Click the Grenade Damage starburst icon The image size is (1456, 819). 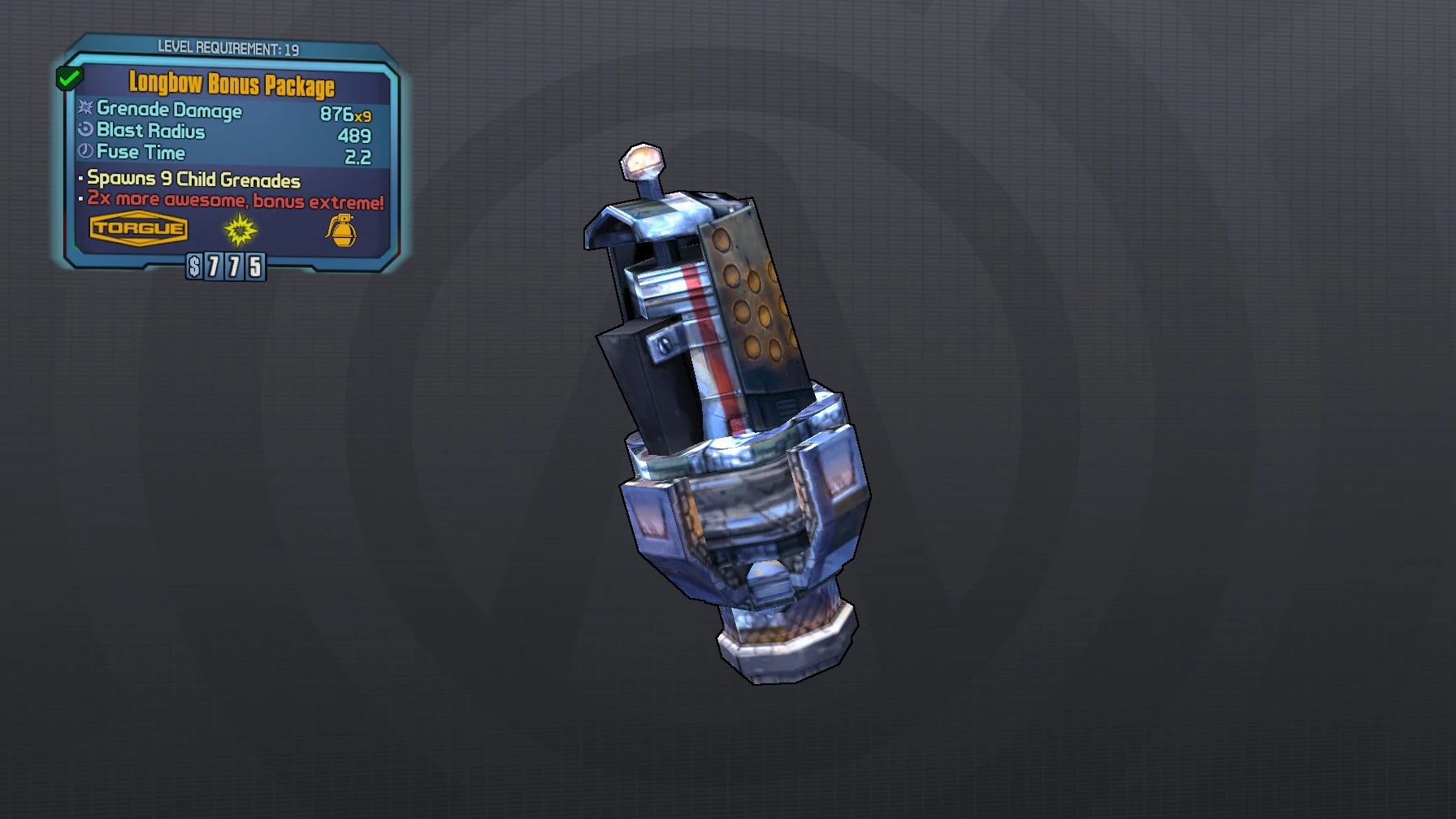[x=84, y=110]
